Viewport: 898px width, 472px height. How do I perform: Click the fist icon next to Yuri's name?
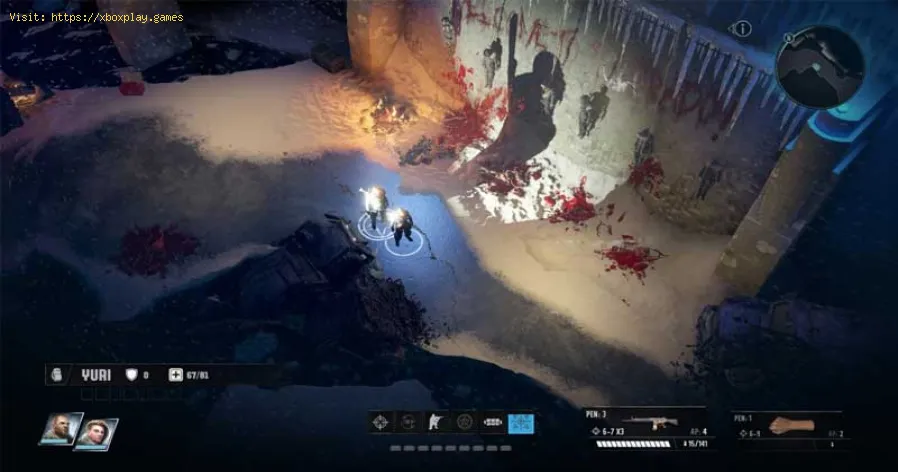57,374
